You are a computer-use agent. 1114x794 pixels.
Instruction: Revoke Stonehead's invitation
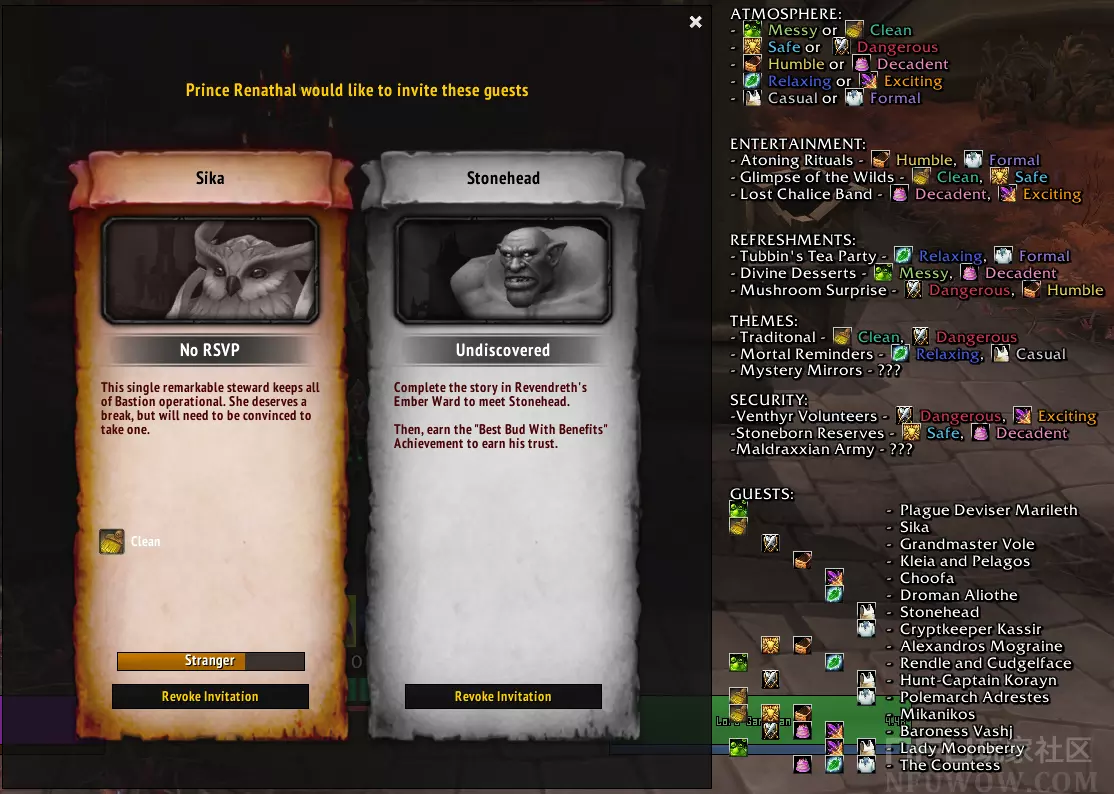503,697
